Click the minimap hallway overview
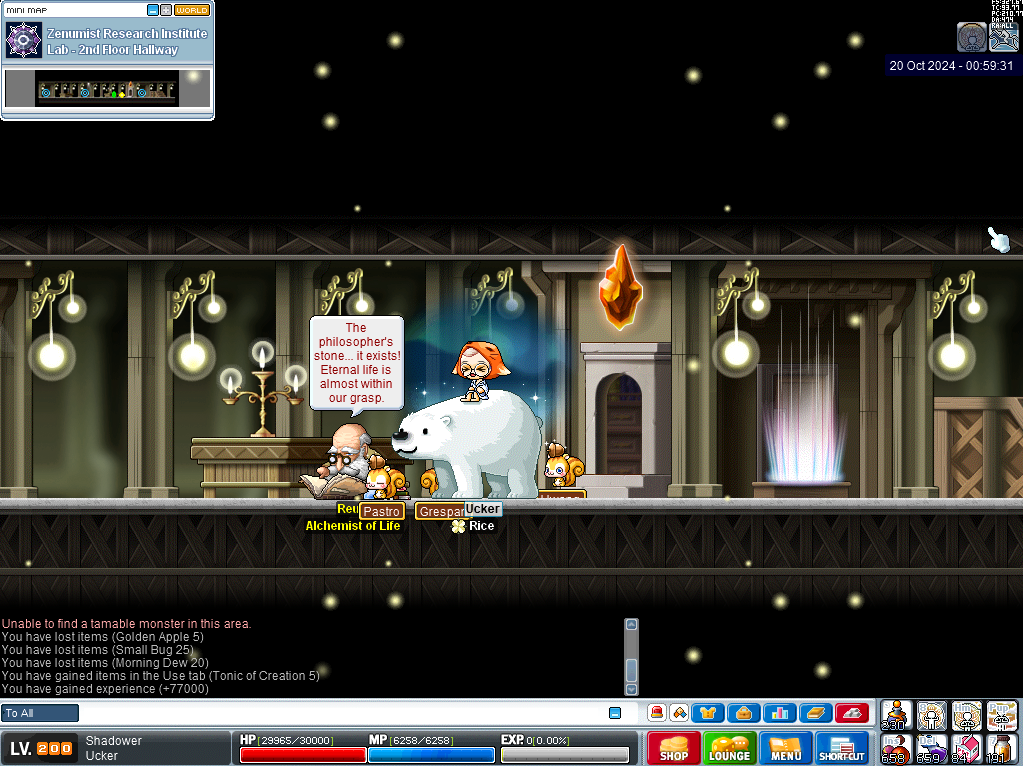Viewport: 1023px width, 766px height. (107, 89)
